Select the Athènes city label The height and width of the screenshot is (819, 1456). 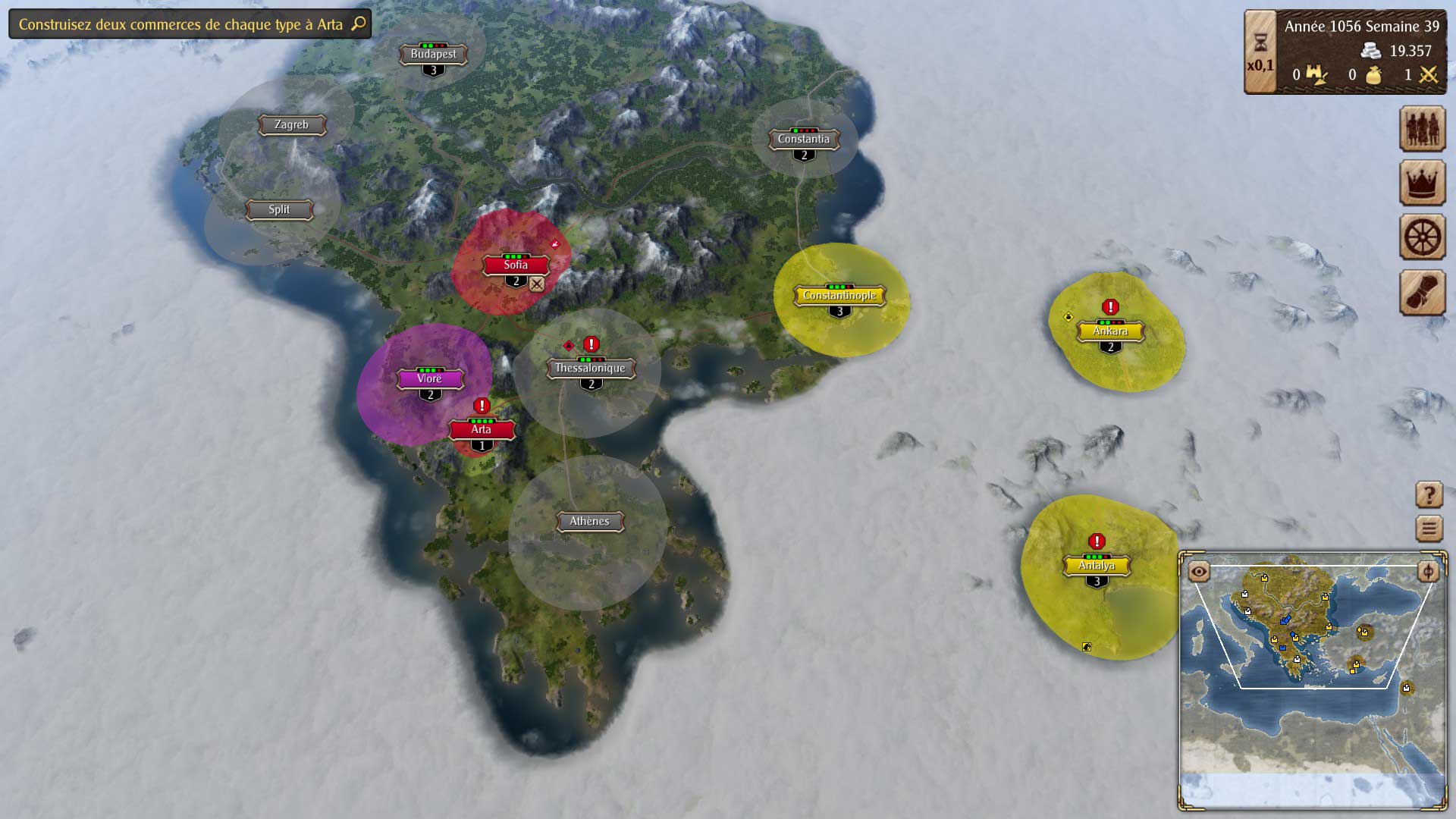tap(589, 521)
